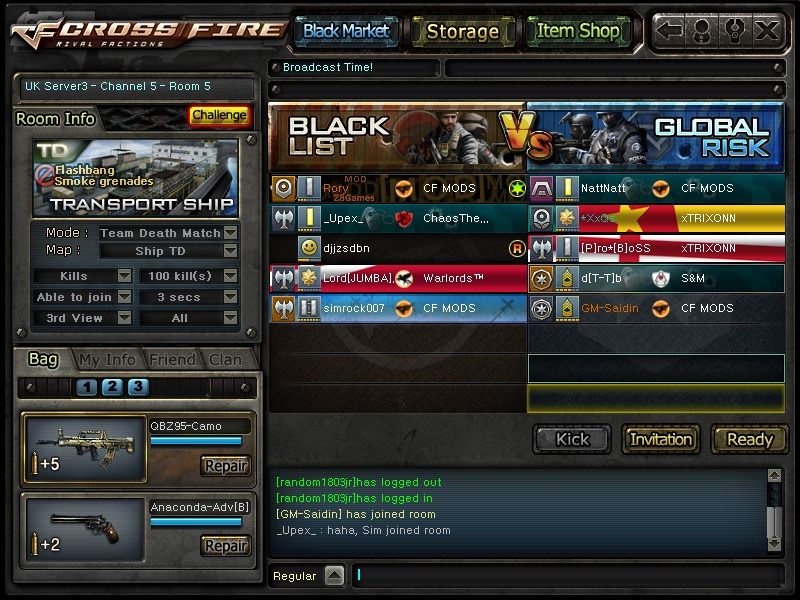Screen dimensions: 800x600
Task: Open the Black Market
Action: pos(346,31)
